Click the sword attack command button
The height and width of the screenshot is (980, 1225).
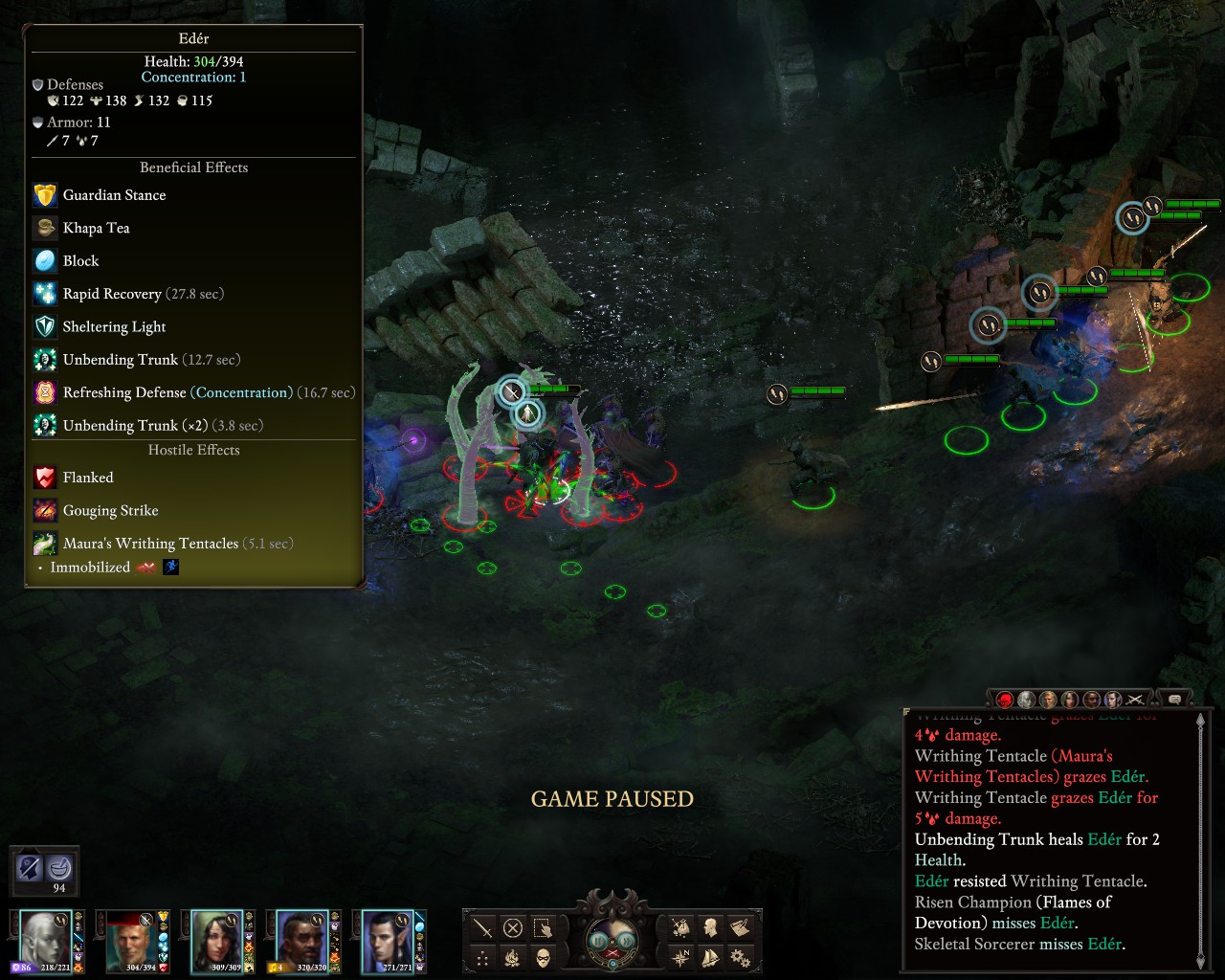(x=483, y=927)
